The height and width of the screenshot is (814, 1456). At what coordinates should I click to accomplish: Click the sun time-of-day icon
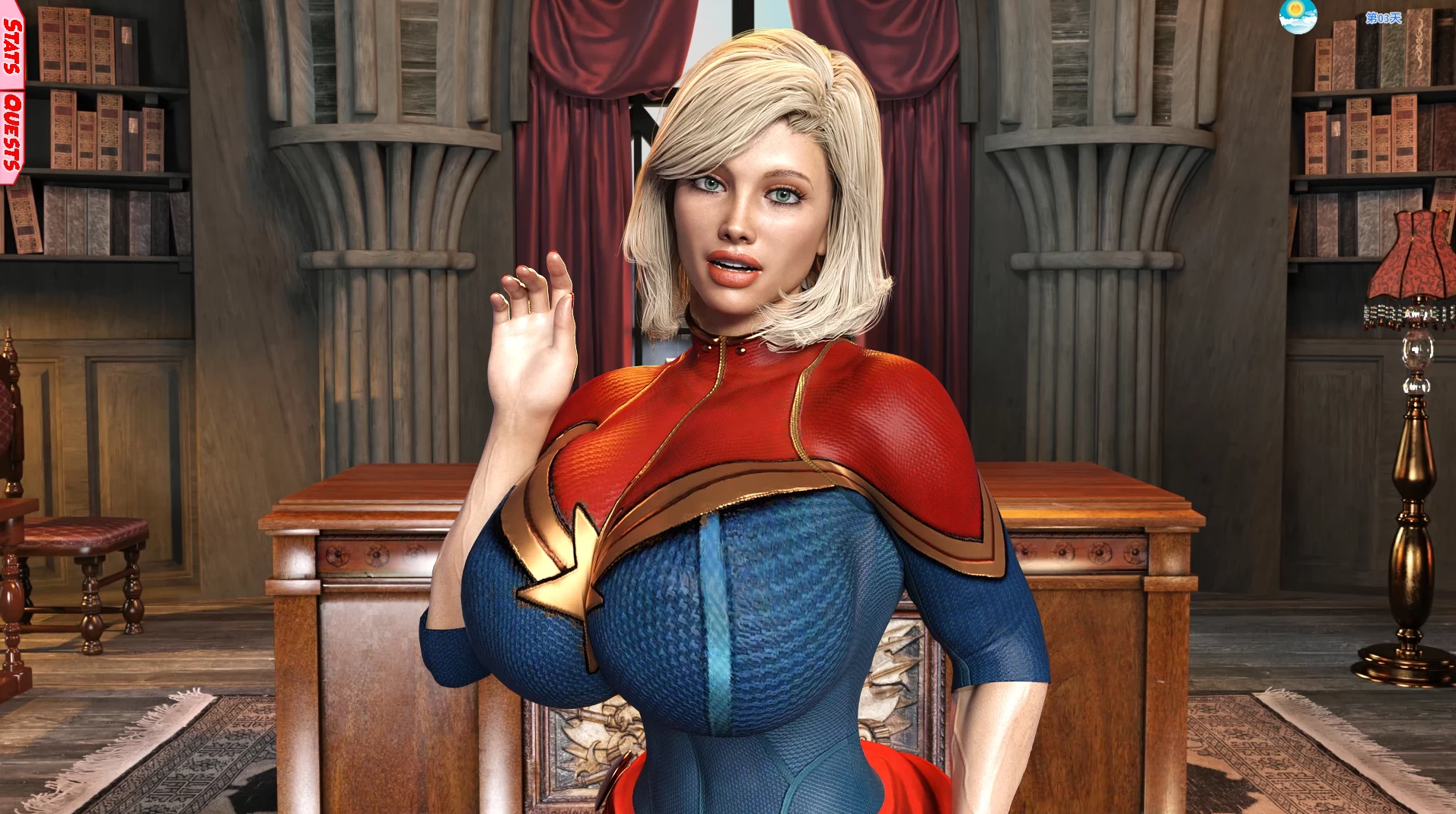pos(1298,16)
